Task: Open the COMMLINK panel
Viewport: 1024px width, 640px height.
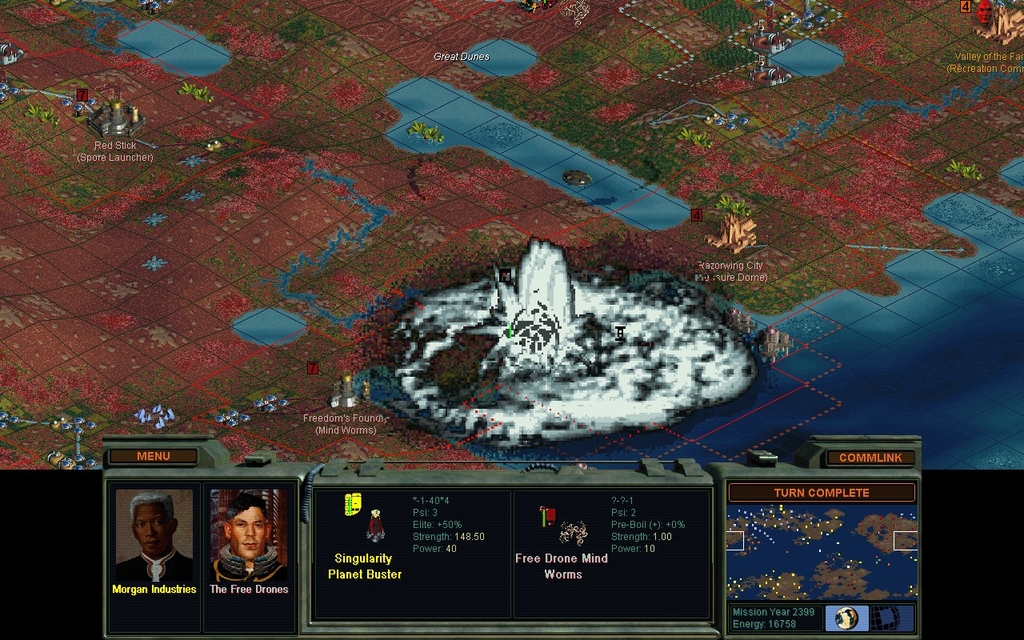Action: [870, 457]
